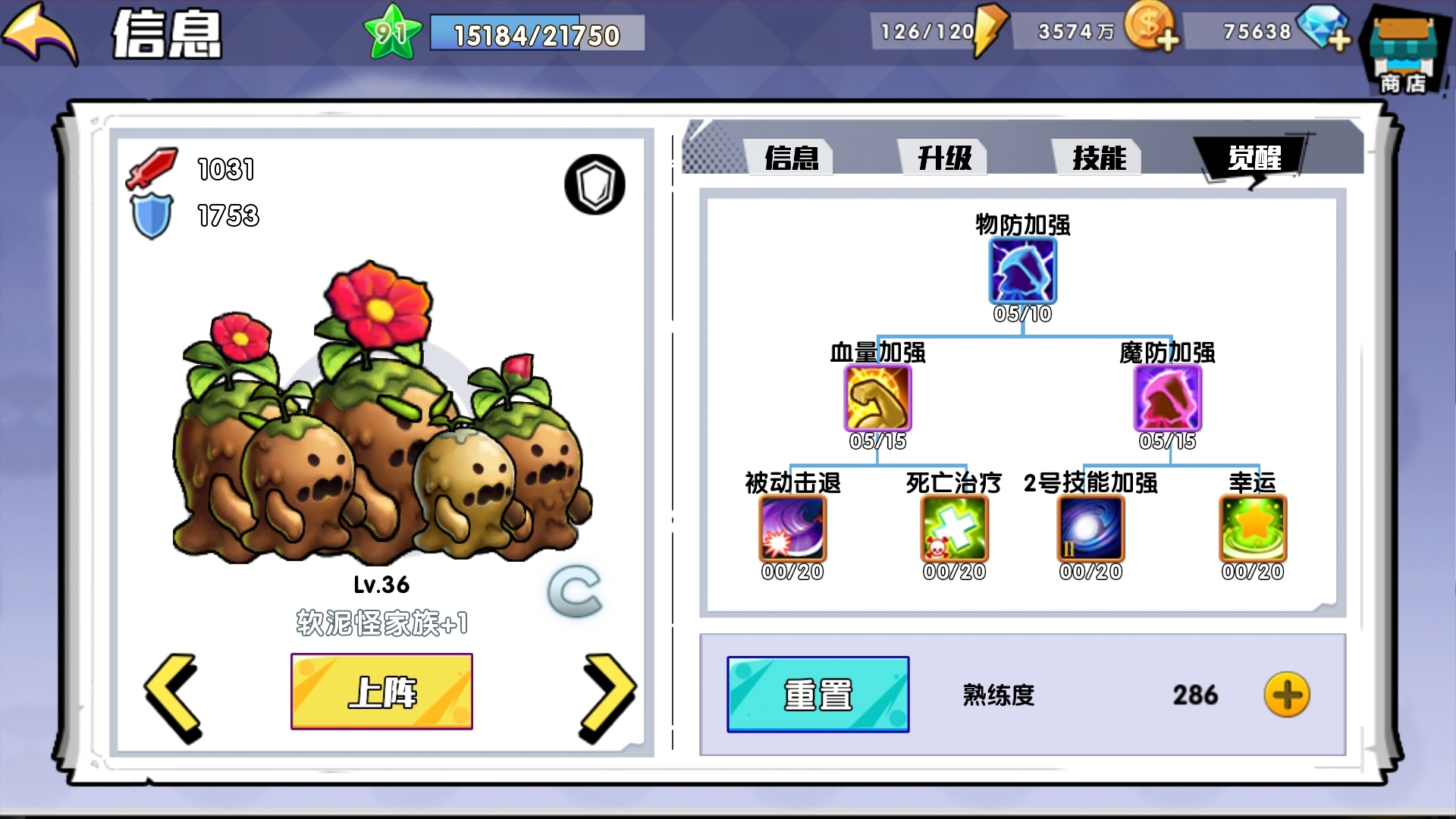Click the shield emblem badge icon
Screen dimensions: 1456x819
pos(594,185)
